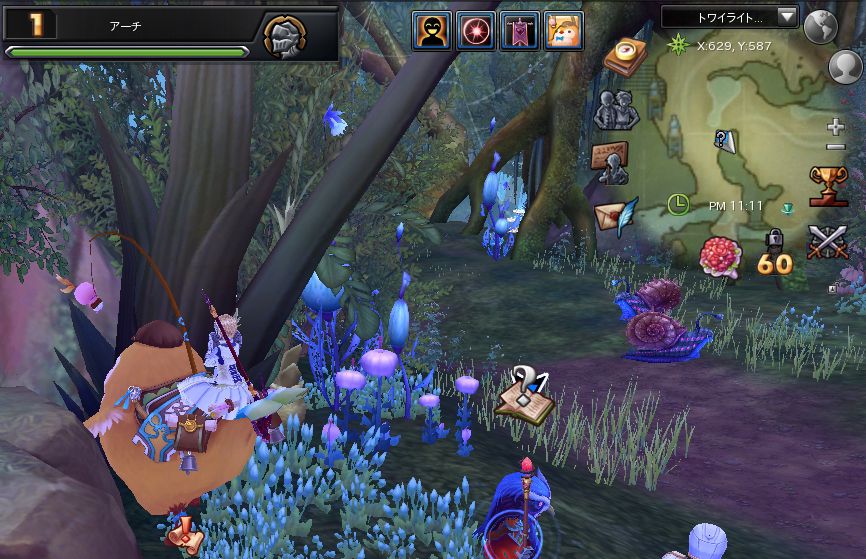Image resolution: width=866 pixels, height=559 pixels.
Task: Open the crossed swords battle icon
Action: click(x=827, y=243)
